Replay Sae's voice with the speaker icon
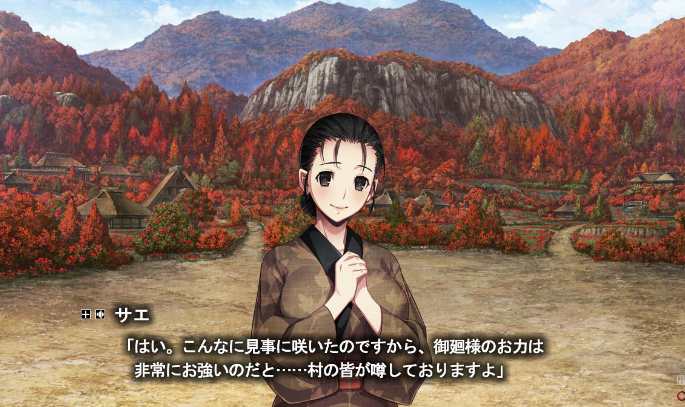685x407 pixels. click(x=100, y=314)
